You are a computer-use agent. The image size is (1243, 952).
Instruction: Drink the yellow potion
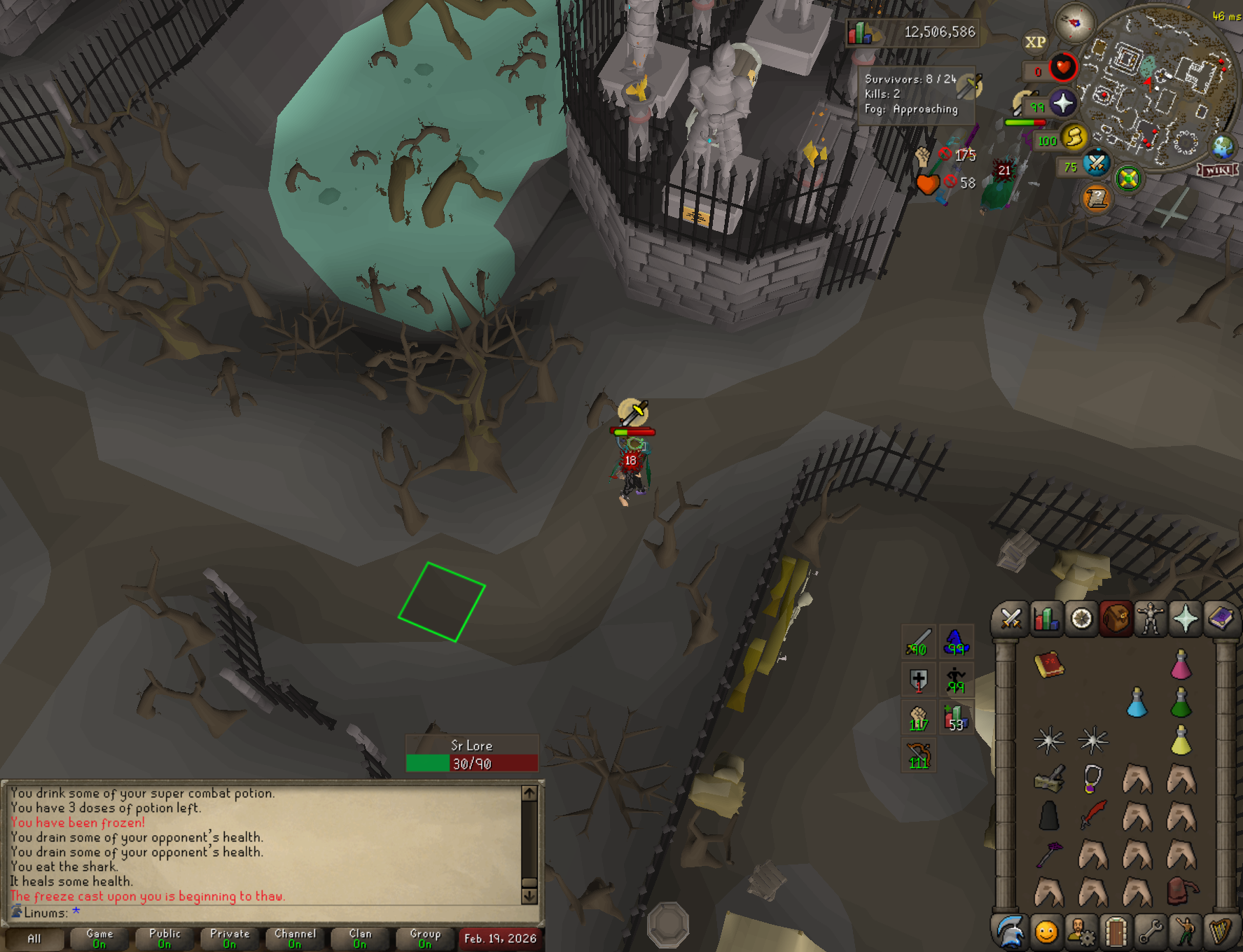click(x=1181, y=741)
